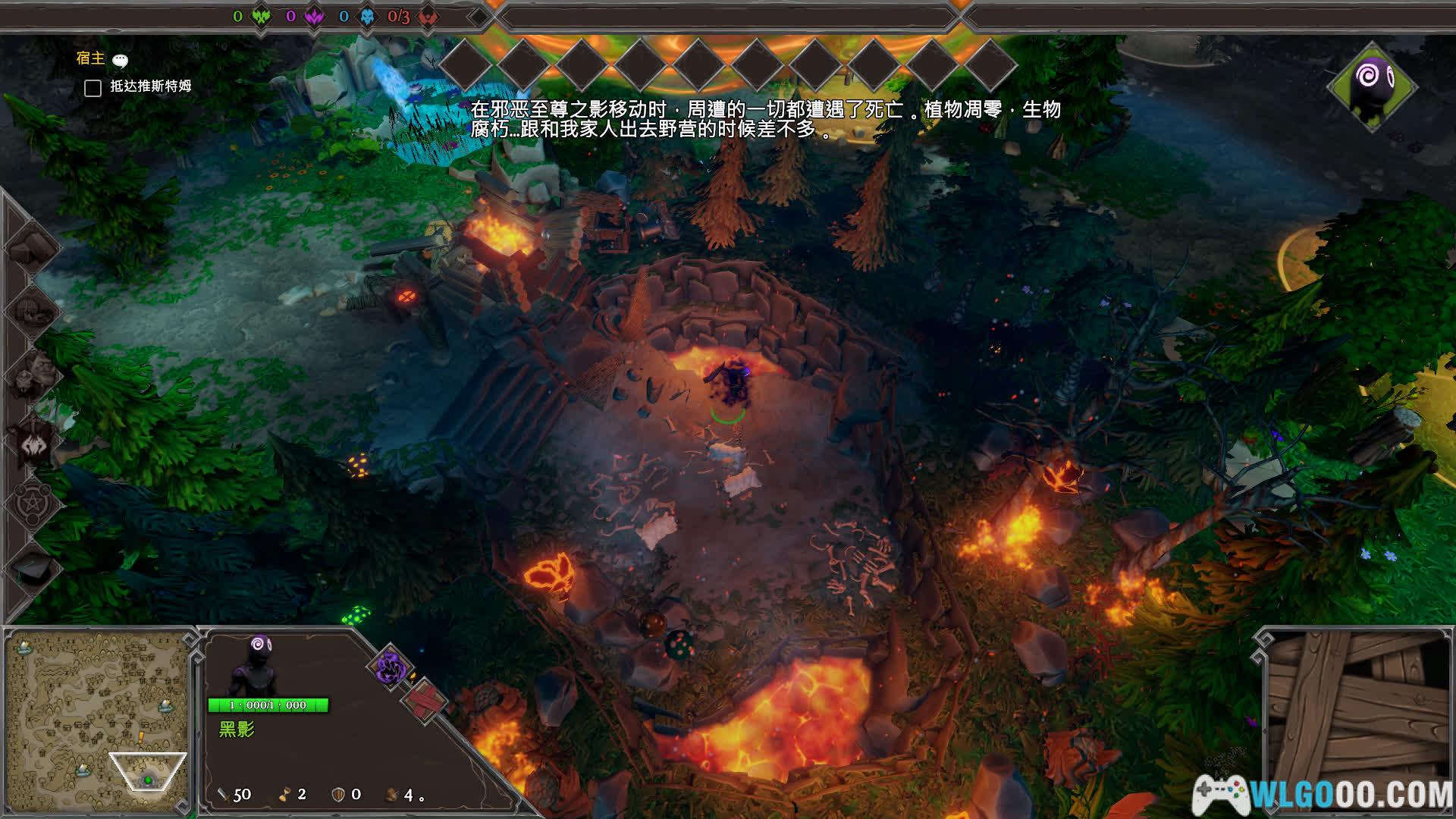Click the purple demon creature counter icon
Screen dimensions: 1456x819
click(314, 16)
